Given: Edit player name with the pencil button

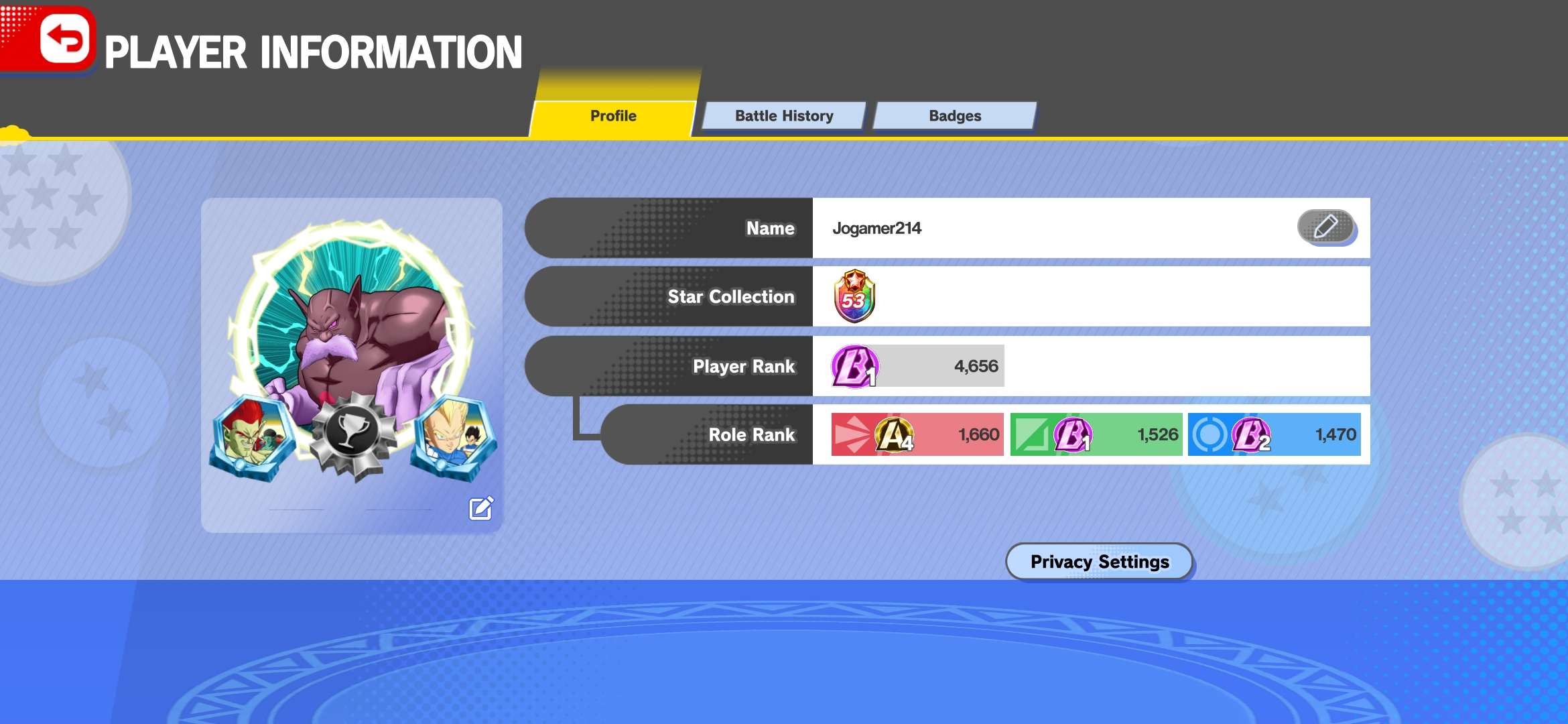Looking at the screenshot, I should [x=1325, y=227].
